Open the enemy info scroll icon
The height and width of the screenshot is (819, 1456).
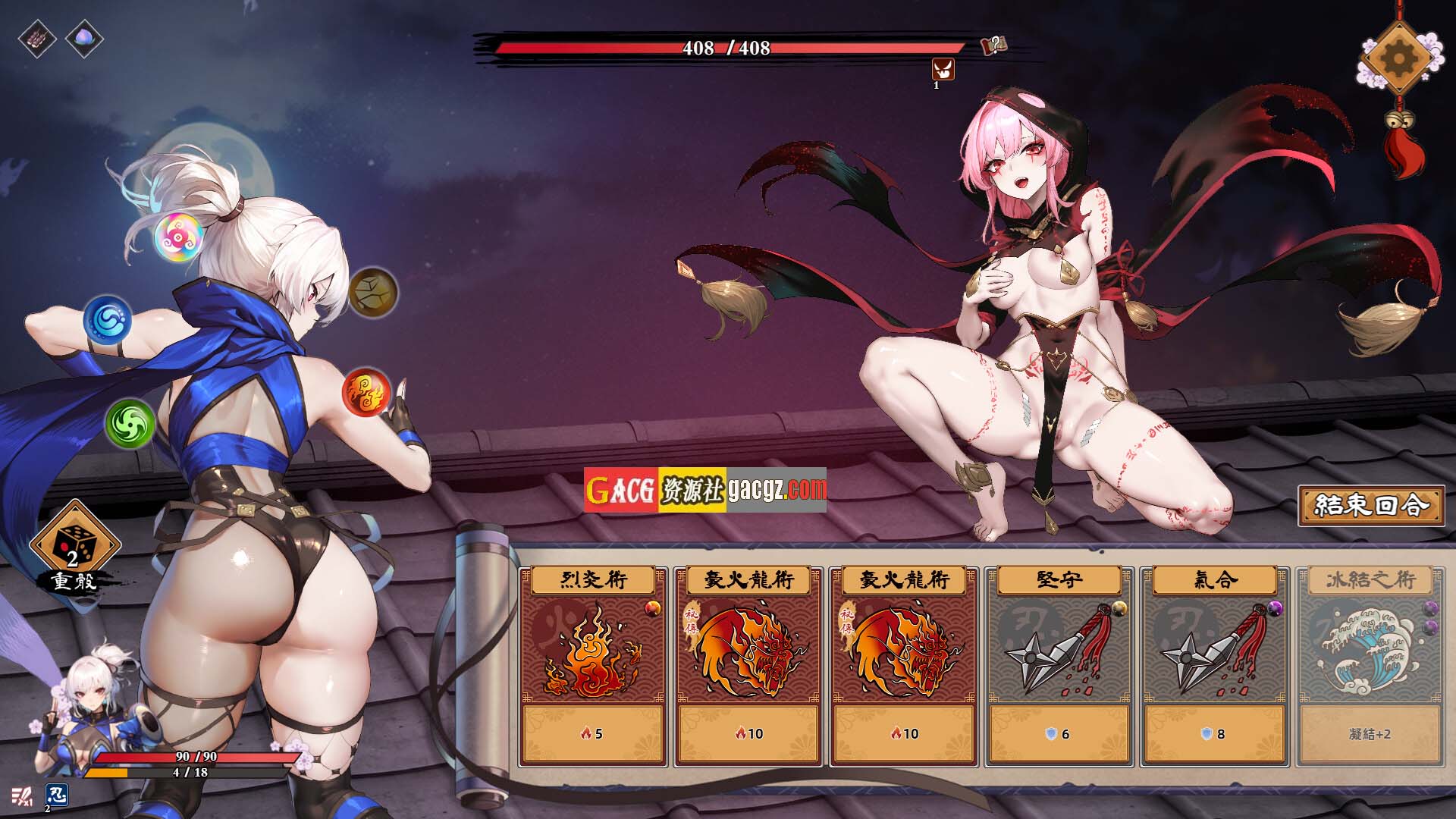tap(993, 45)
